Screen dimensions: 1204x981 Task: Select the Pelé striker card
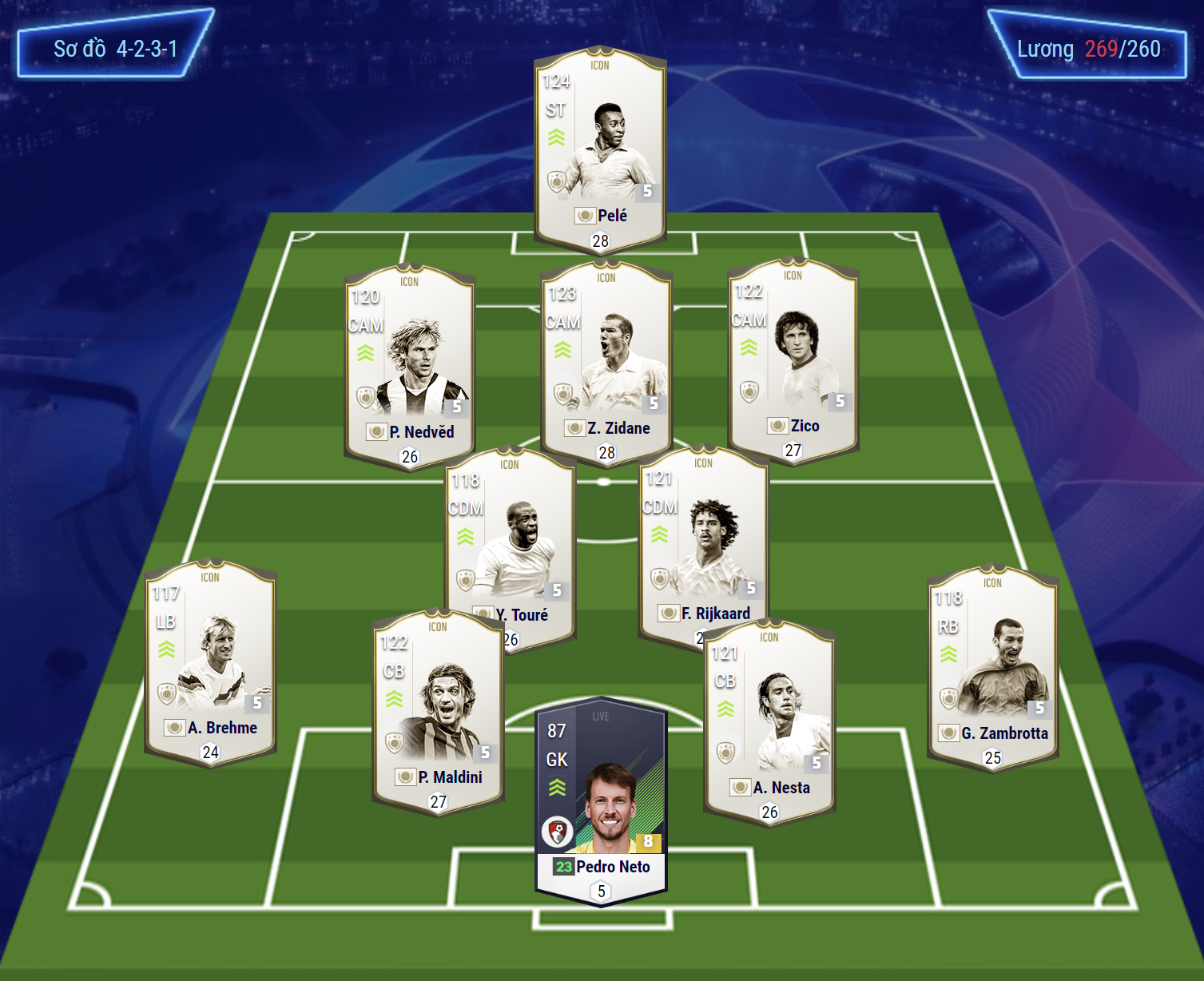[x=600, y=148]
